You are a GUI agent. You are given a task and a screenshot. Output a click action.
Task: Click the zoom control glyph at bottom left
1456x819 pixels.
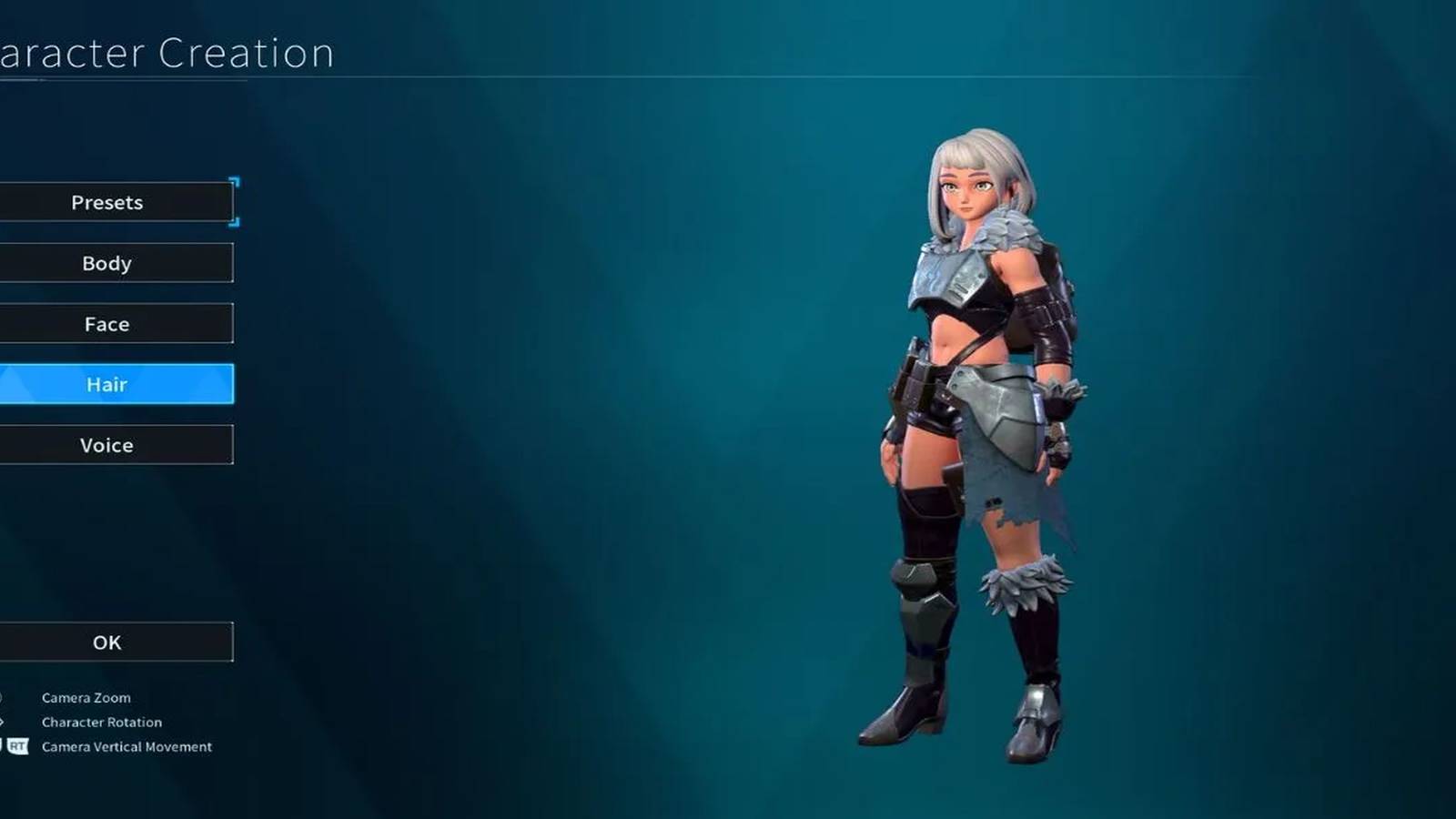pyautogui.click(x=4, y=698)
